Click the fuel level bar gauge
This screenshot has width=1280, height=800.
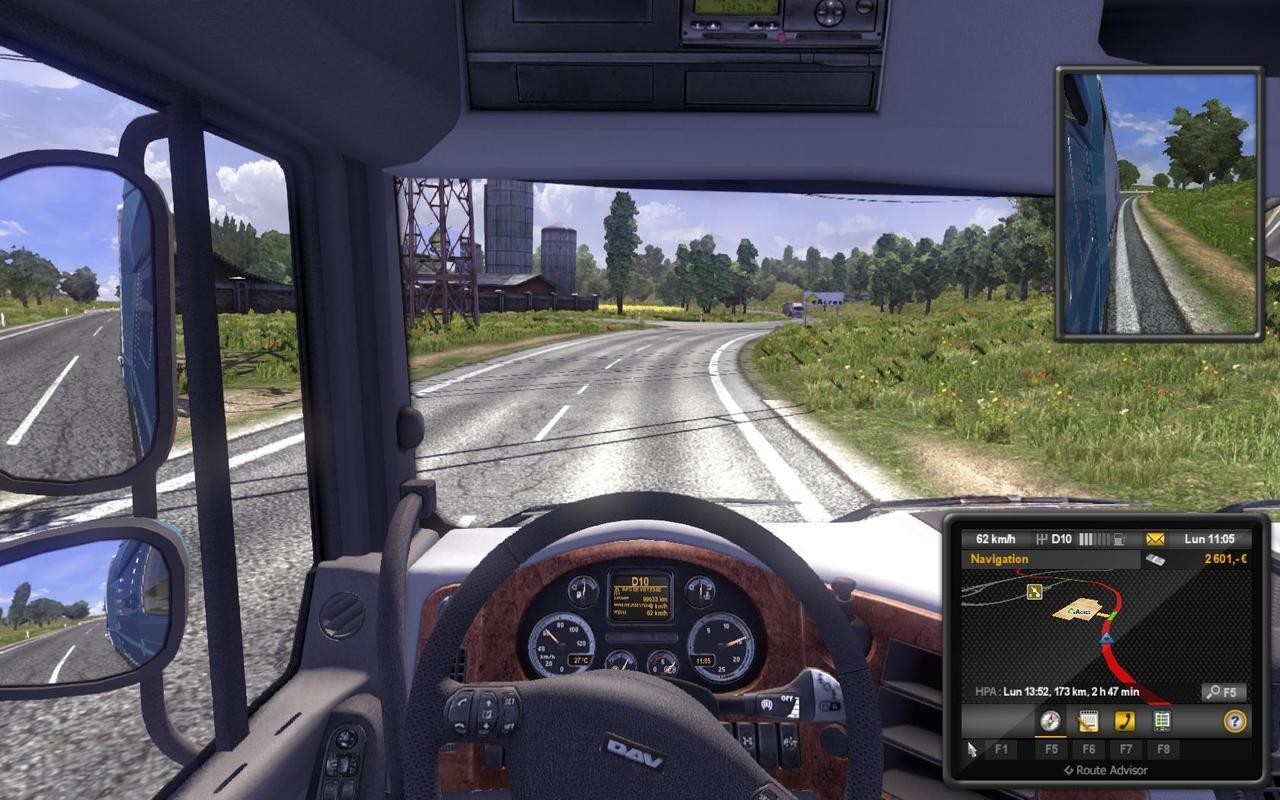click(x=1092, y=539)
